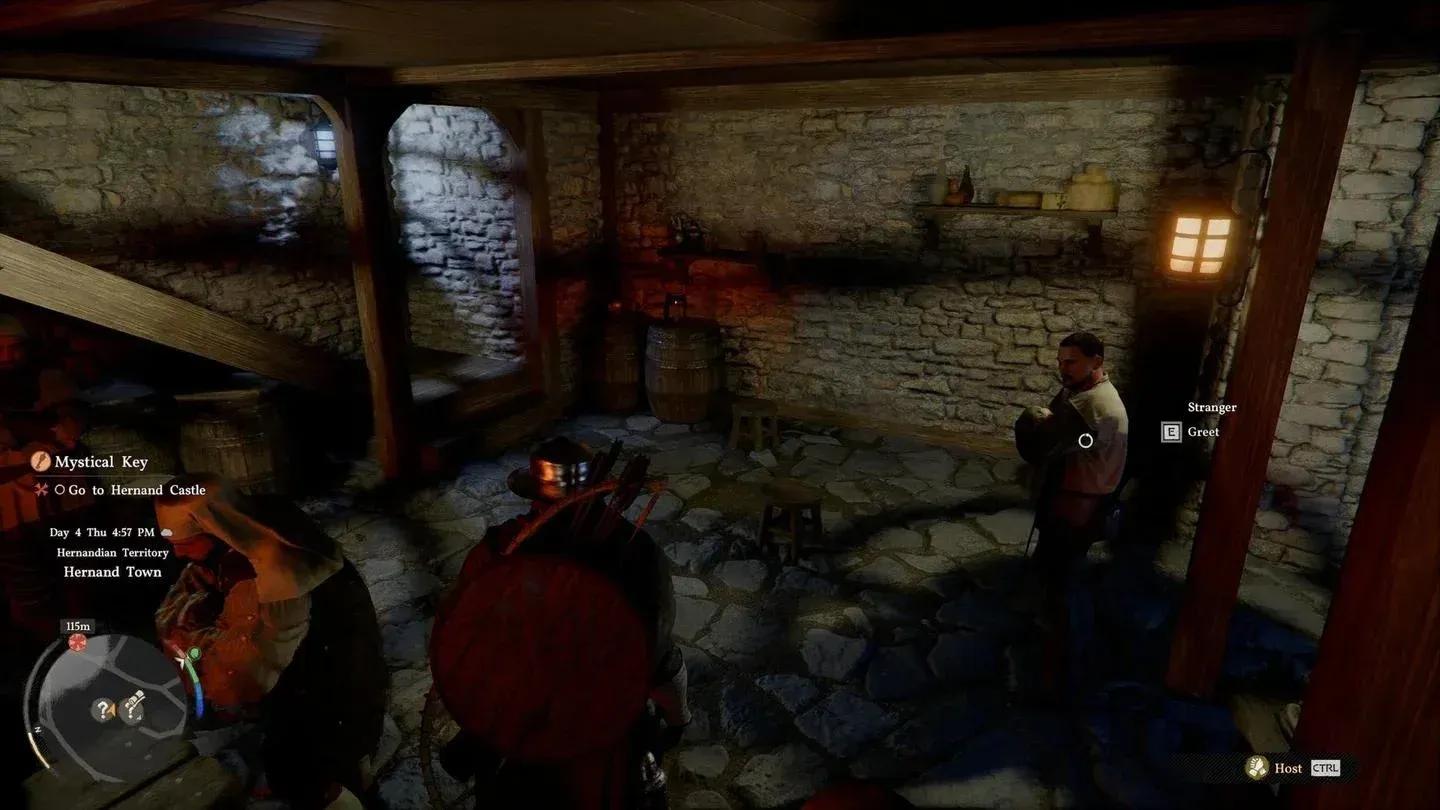The height and width of the screenshot is (810, 1440).
Task: Click the red objective marker above the minimap
Action: tap(78, 641)
